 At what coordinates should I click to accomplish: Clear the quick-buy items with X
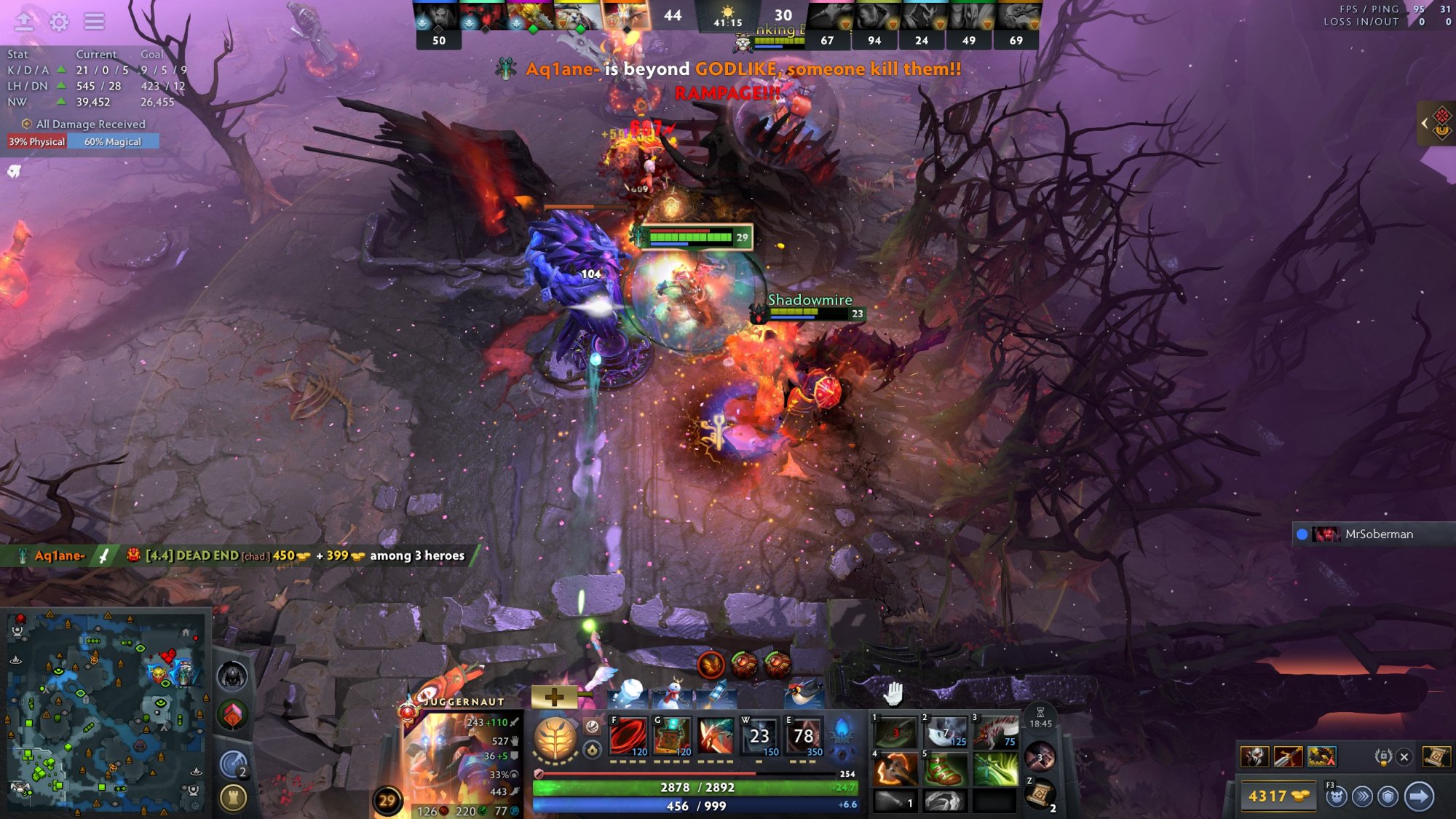(x=1404, y=757)
